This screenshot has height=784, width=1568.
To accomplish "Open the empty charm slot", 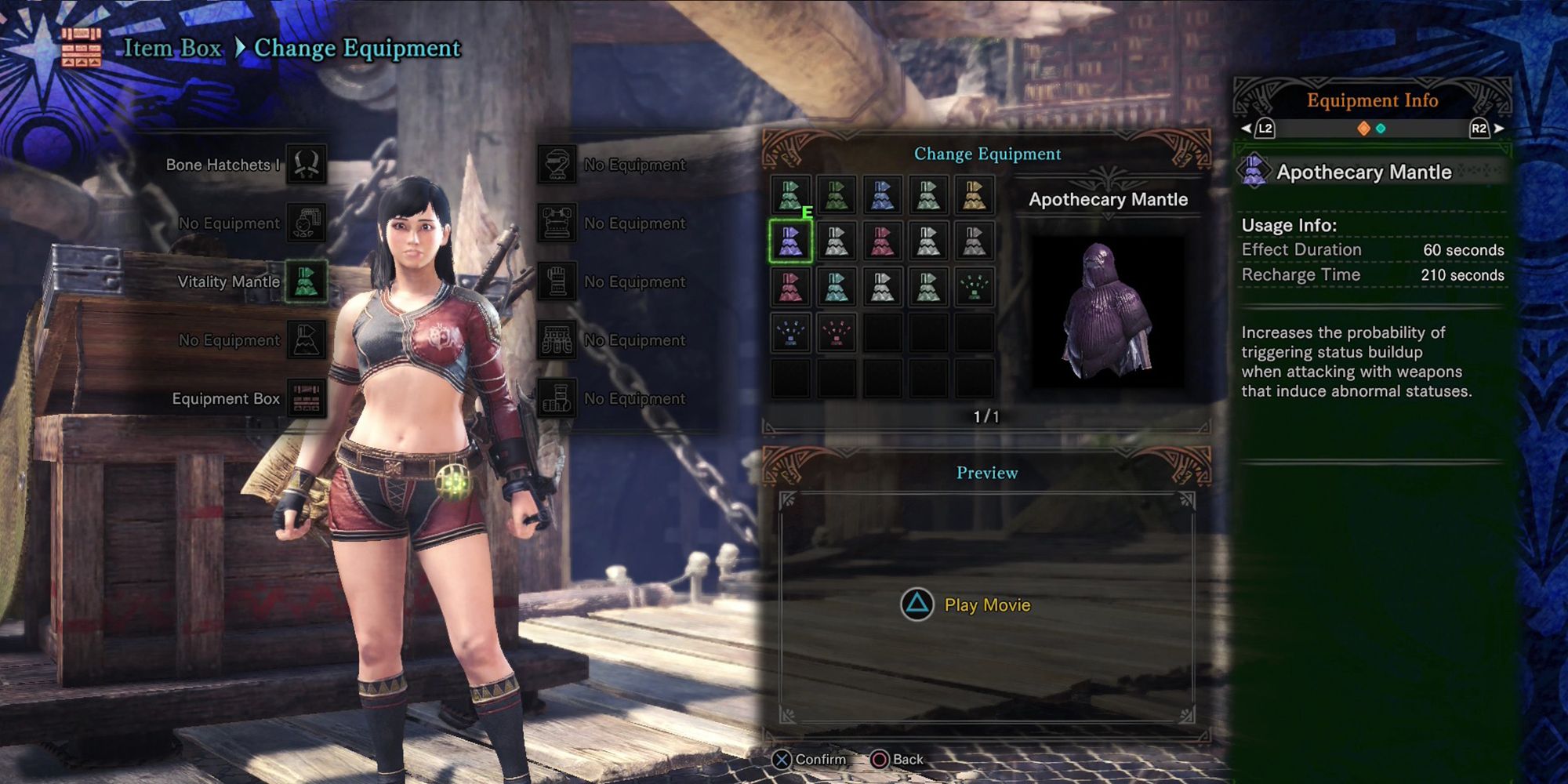I will click(x=306, y=223).
